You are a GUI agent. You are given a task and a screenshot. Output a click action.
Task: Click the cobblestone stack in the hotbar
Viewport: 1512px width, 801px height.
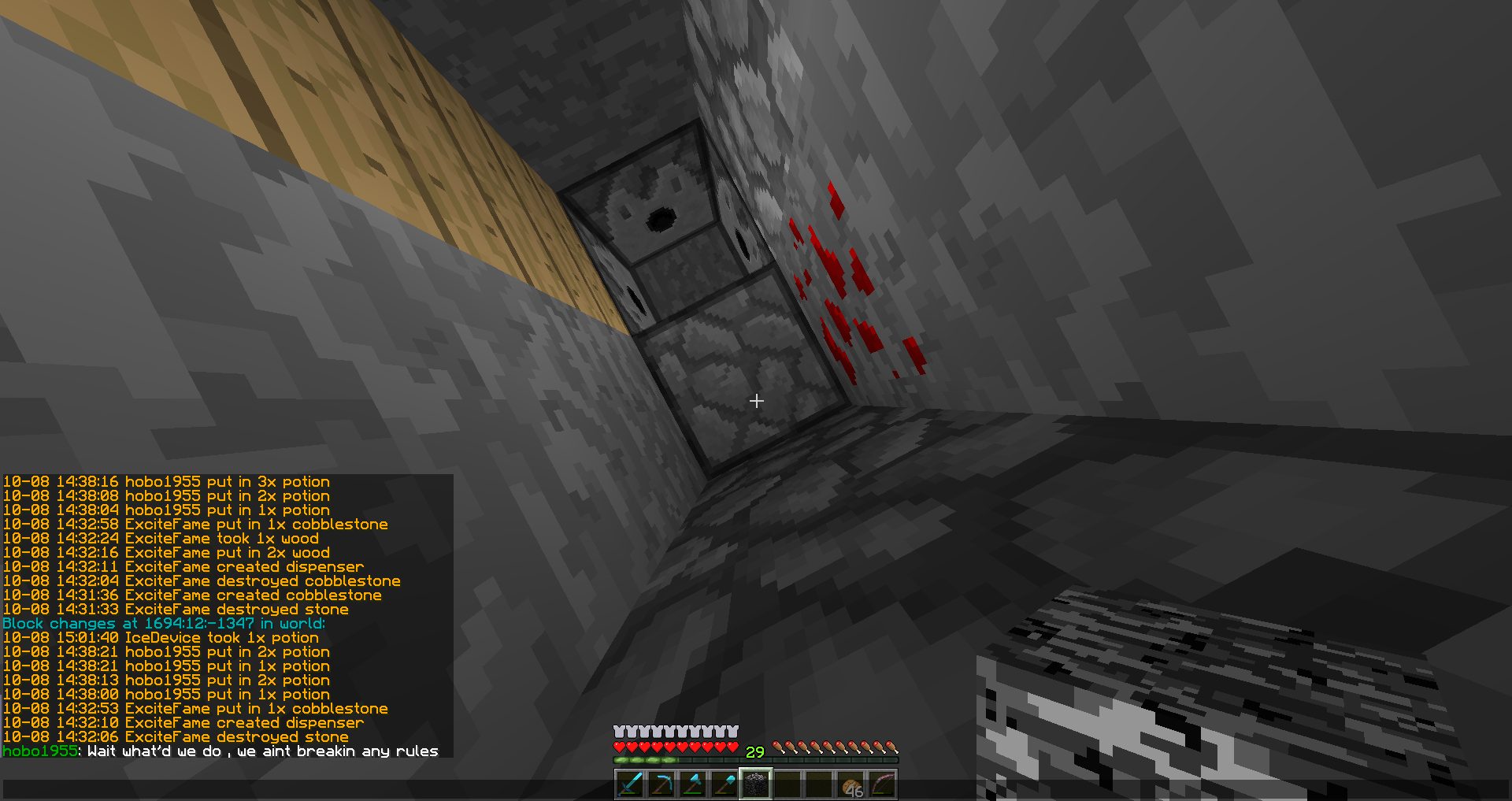coord(758,784)
